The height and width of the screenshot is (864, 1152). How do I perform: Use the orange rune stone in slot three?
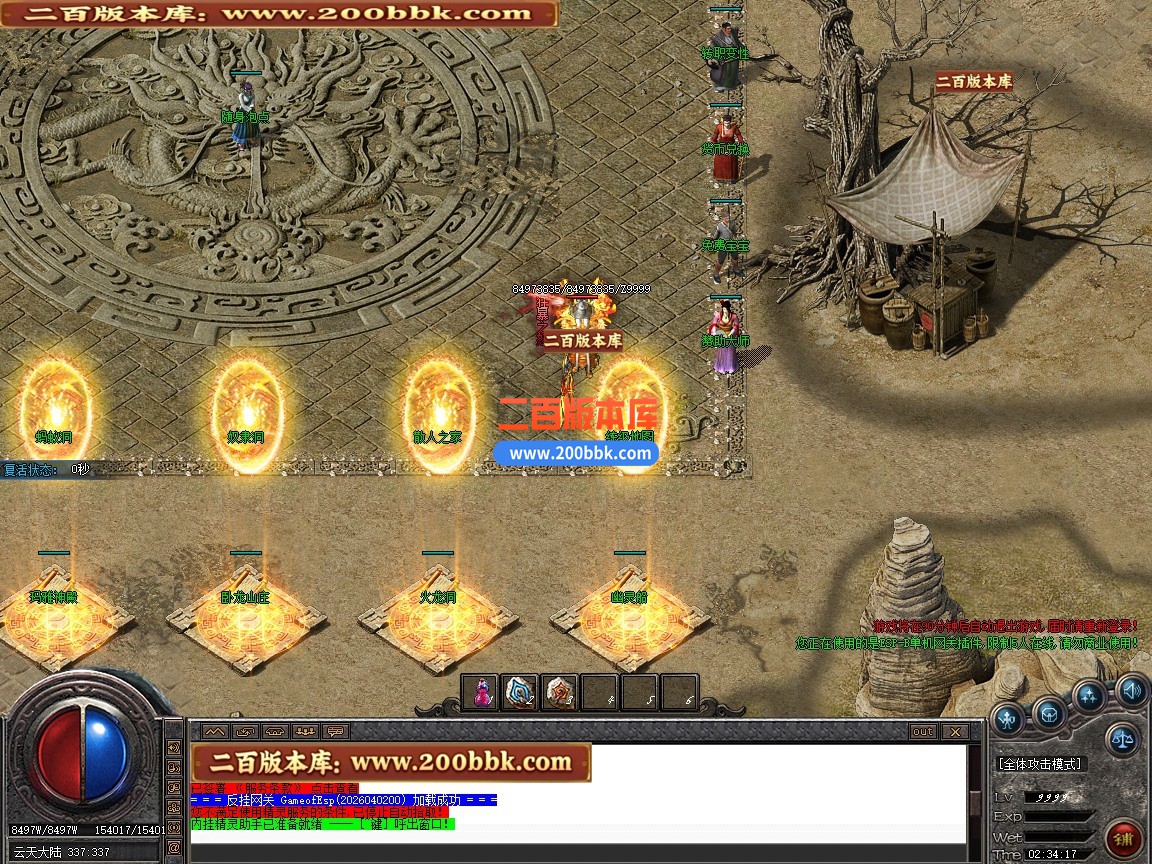(560, 692)
